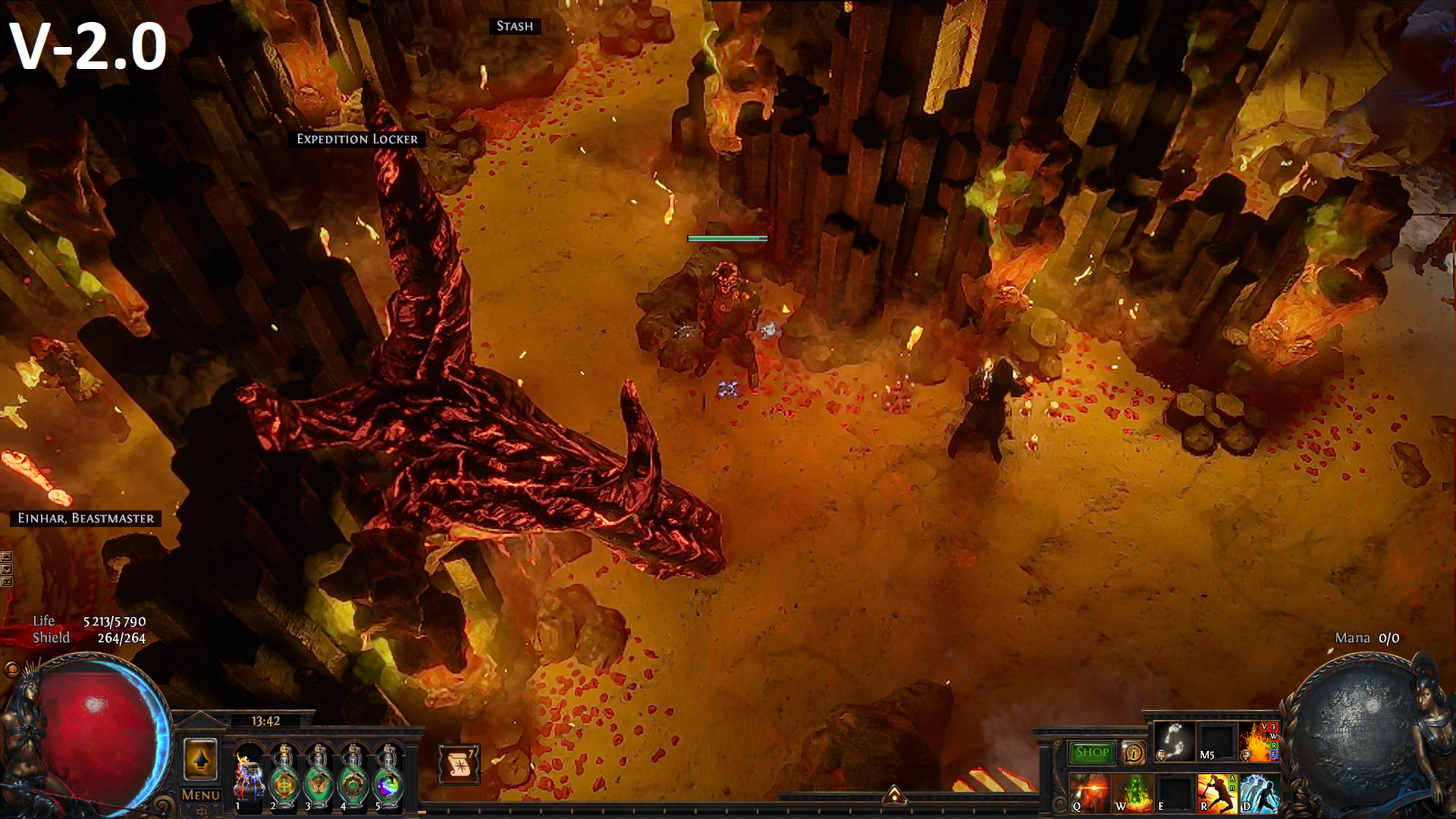The image size is (1456, 819).
Task: Select the fire skill with V marker
Action: click(1259, 741)
